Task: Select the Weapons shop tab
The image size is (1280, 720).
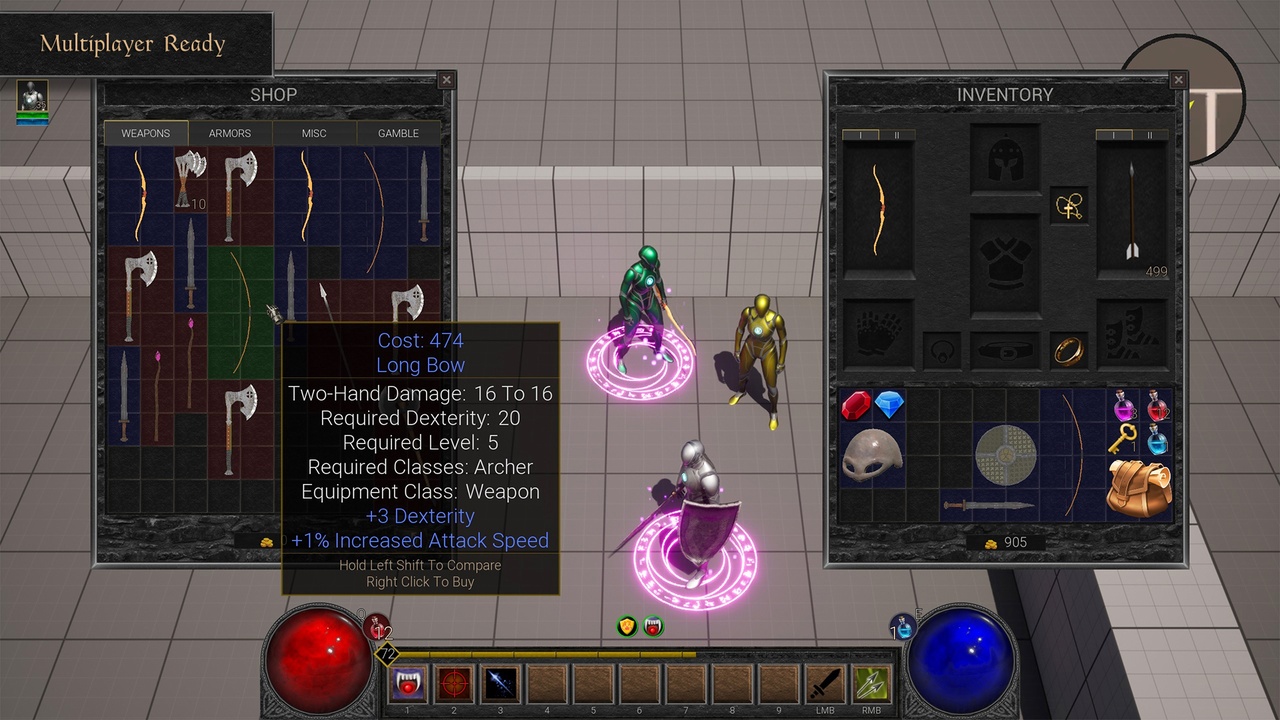Action: point(146,133)
